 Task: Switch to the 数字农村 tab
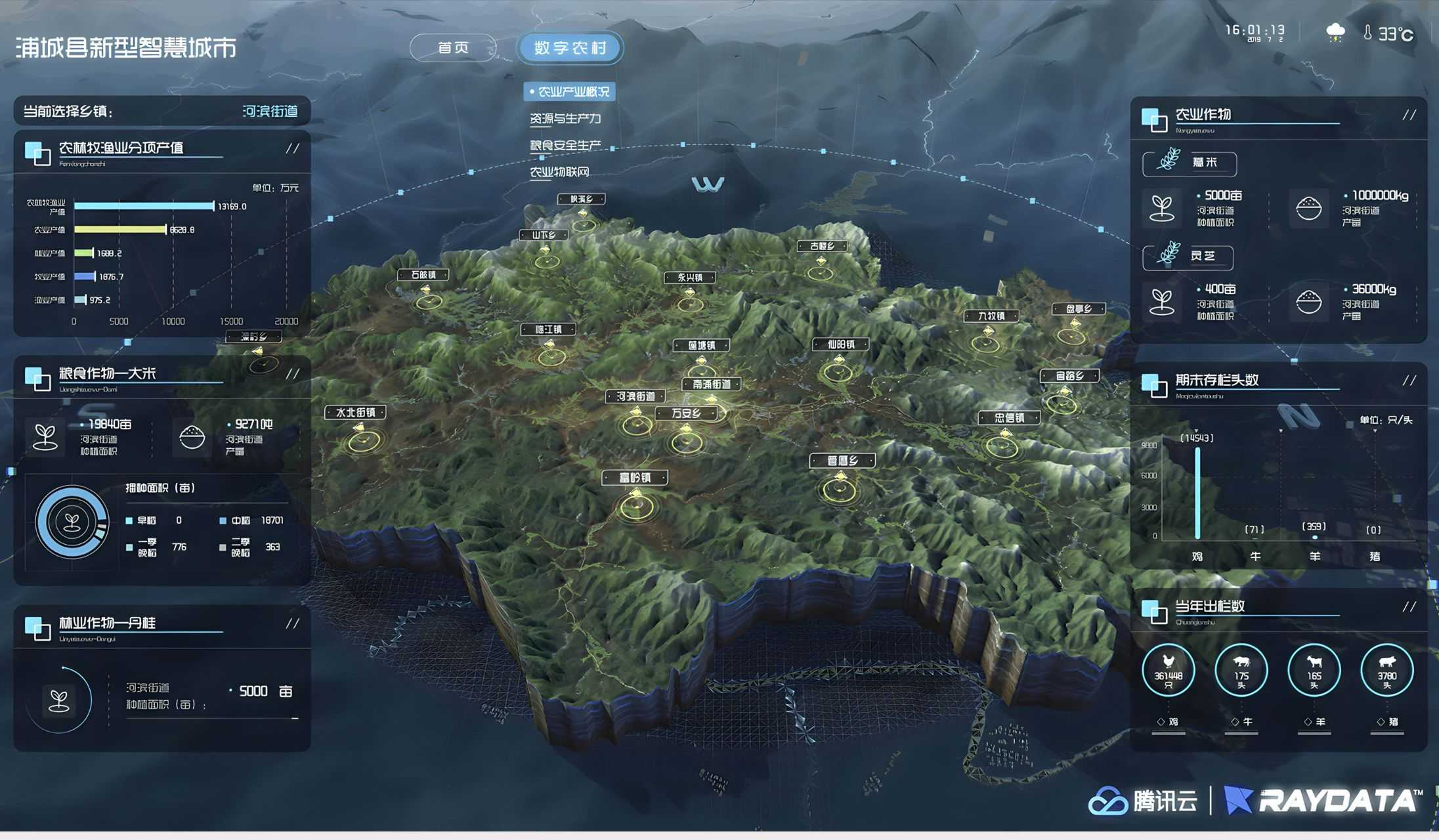pyautogui.click(x=570, y=48)
